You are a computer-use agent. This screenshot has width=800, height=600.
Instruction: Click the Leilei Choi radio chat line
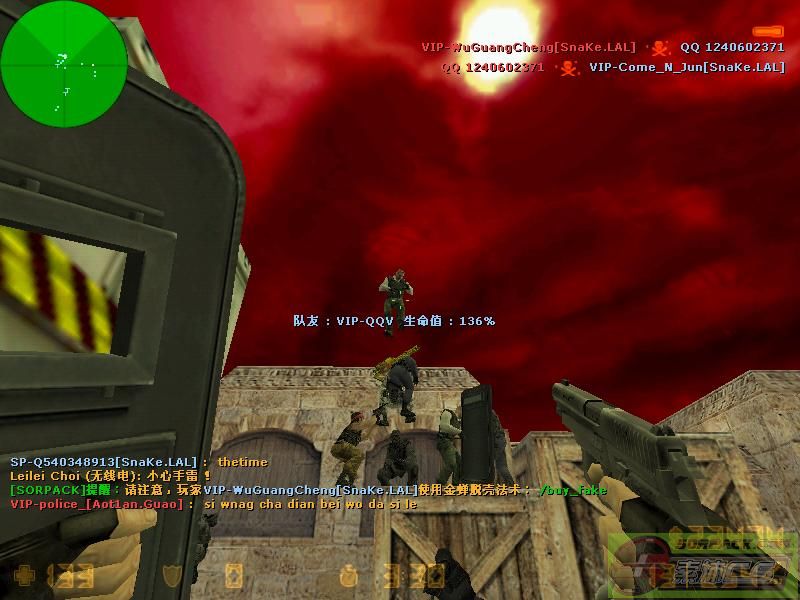pos(111,476)
